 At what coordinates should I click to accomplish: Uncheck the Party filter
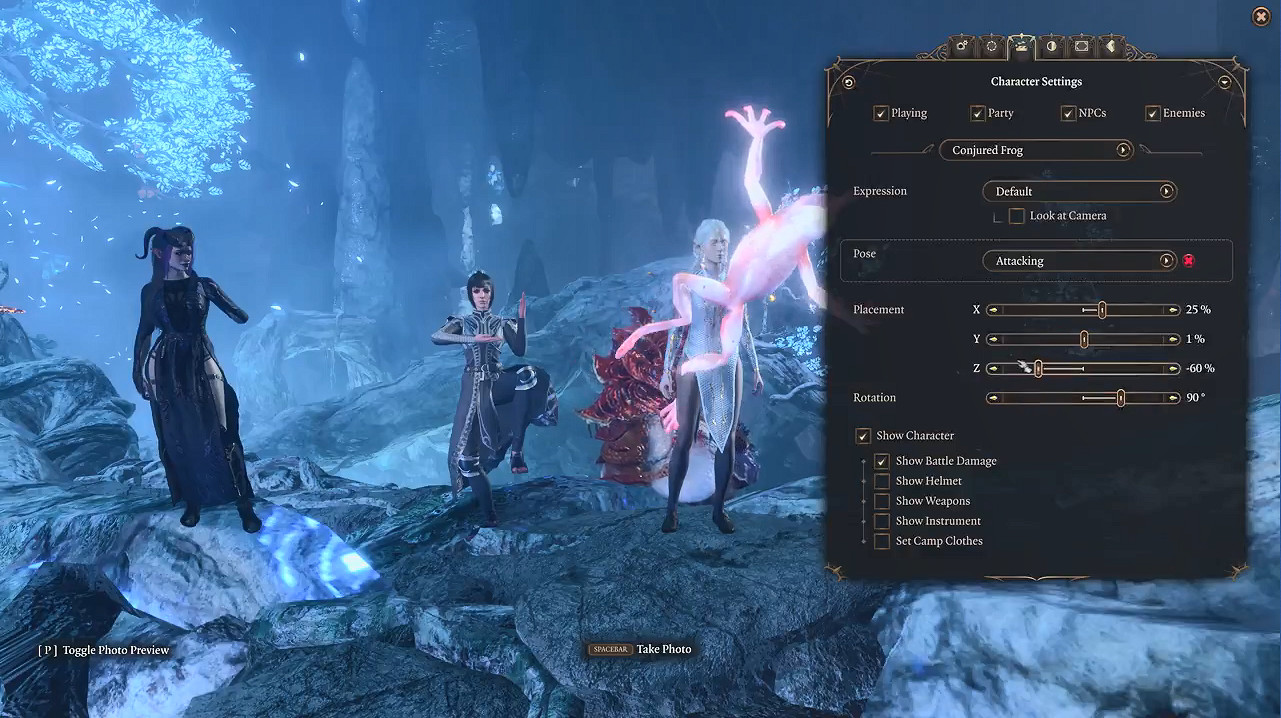[x=978, y=114]
